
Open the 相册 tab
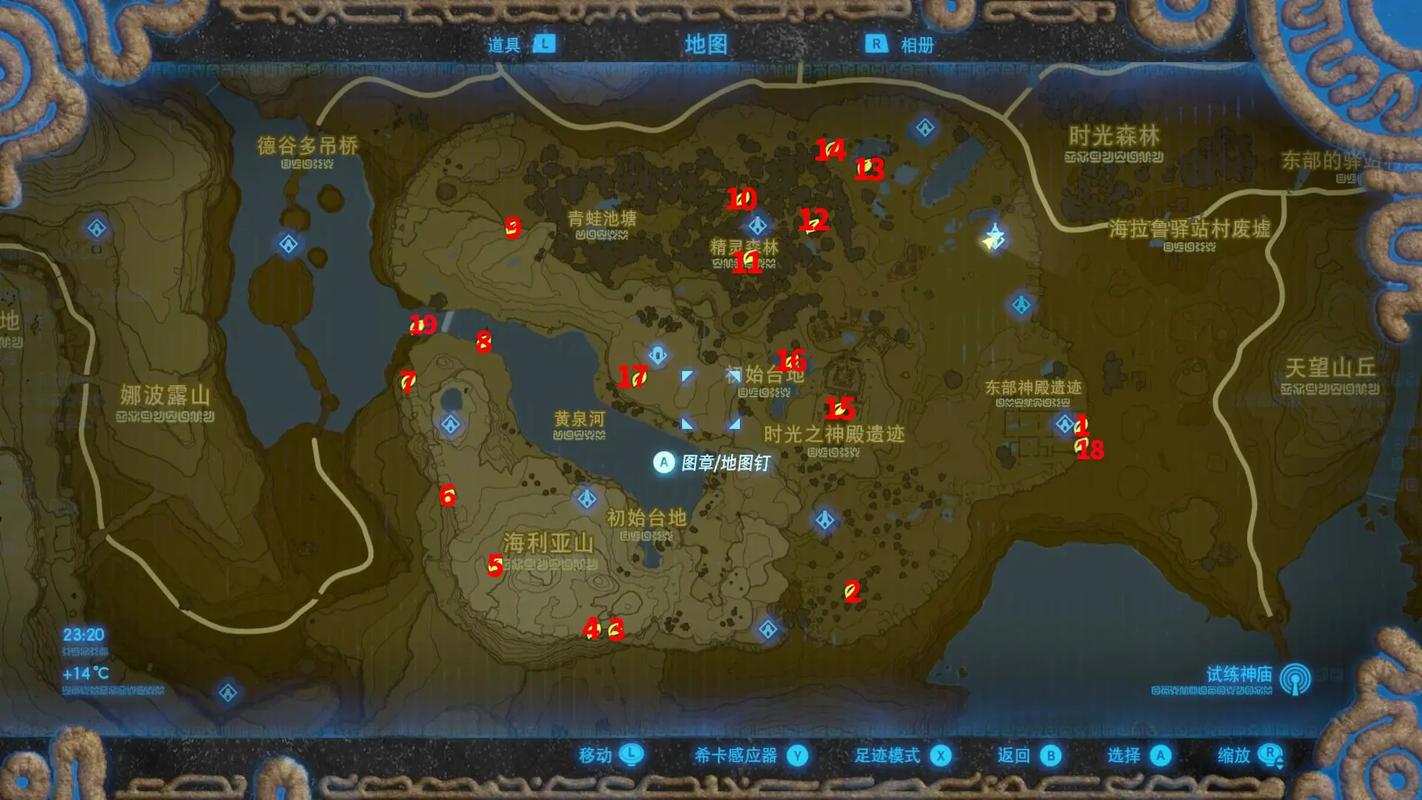point(902,45)
